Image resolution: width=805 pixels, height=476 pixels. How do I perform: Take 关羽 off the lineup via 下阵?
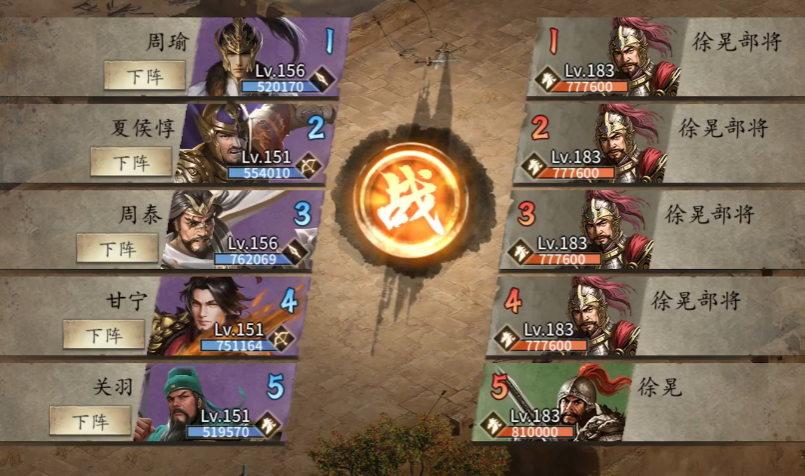[90, 420]
